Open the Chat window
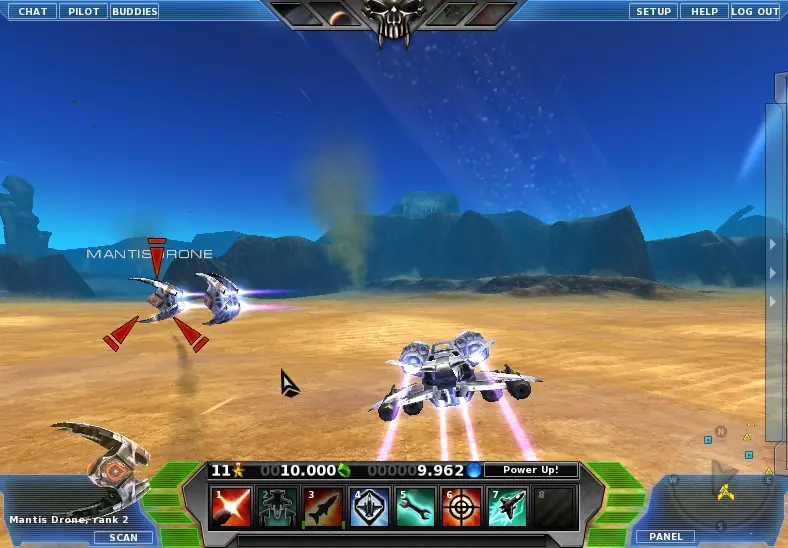The height and width of the screenshot is (548, 788). pos(33,11)
